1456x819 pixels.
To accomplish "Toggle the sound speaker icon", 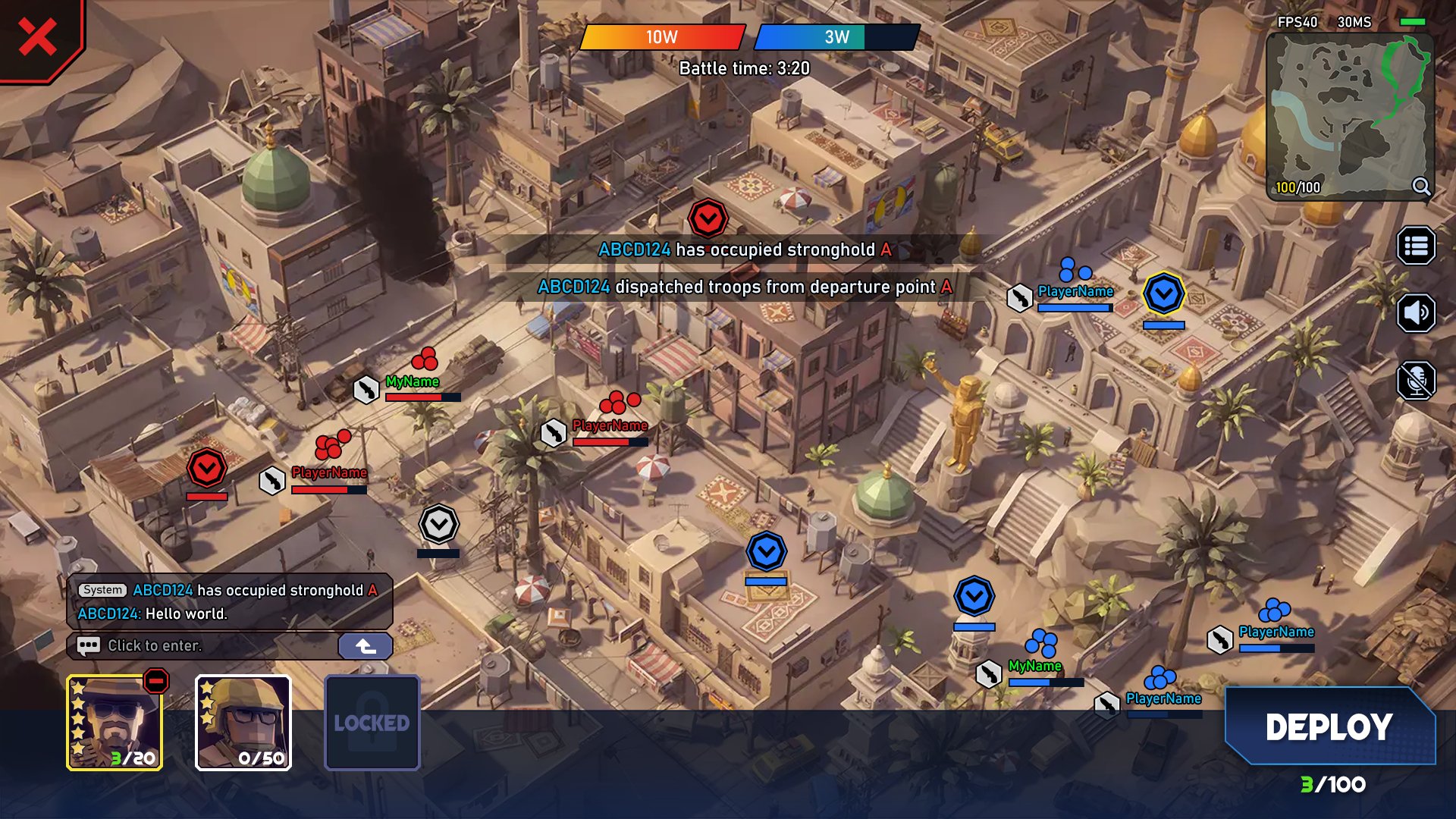I will pyautogui.click(x=1416, y=312).
